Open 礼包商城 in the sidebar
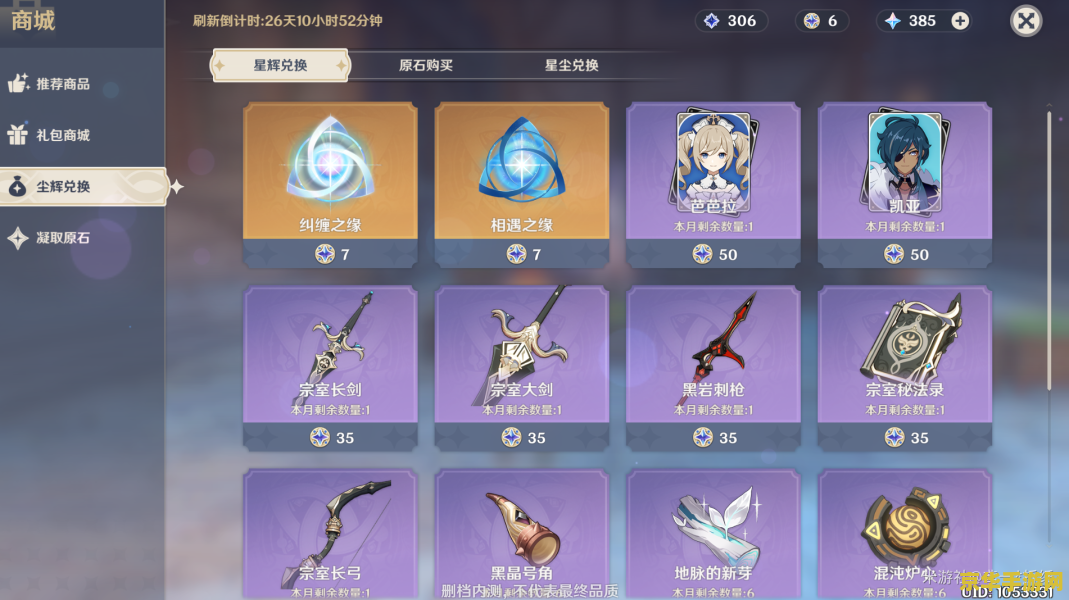This screenshot has width=1069, height=600. [62, 135]
